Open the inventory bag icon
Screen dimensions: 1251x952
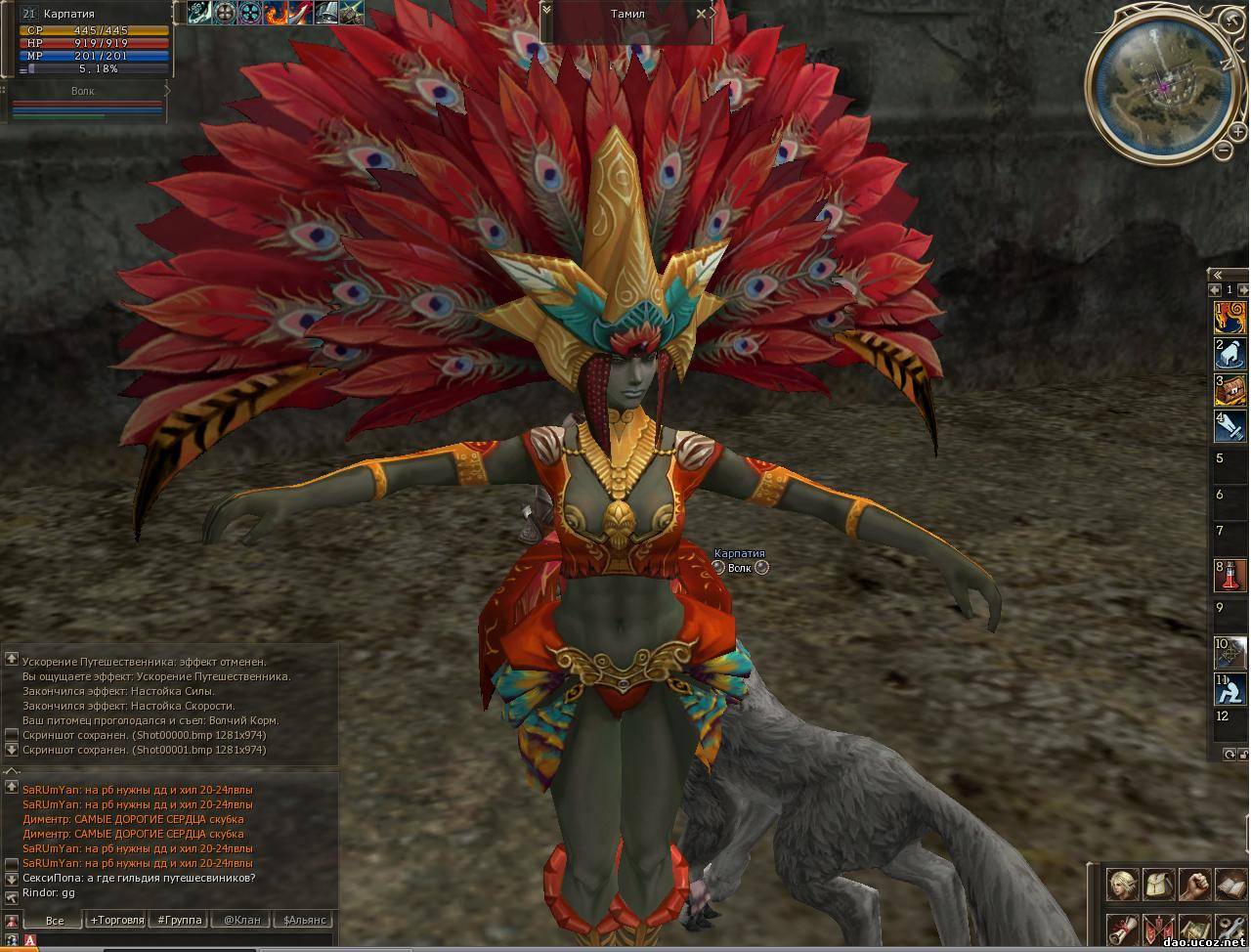point(1158,885)
